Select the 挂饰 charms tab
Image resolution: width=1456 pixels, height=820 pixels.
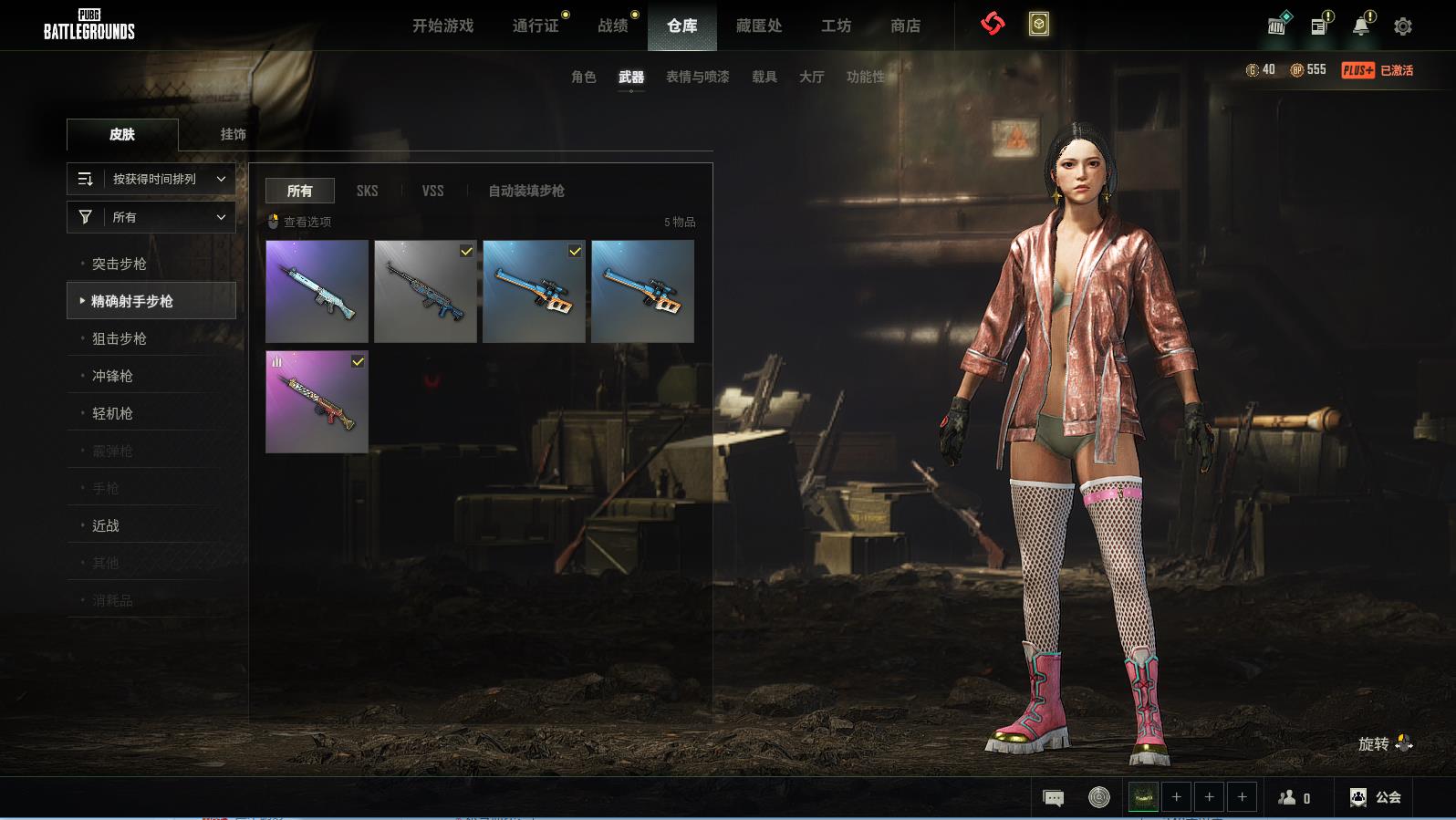(x=233, y=134)
